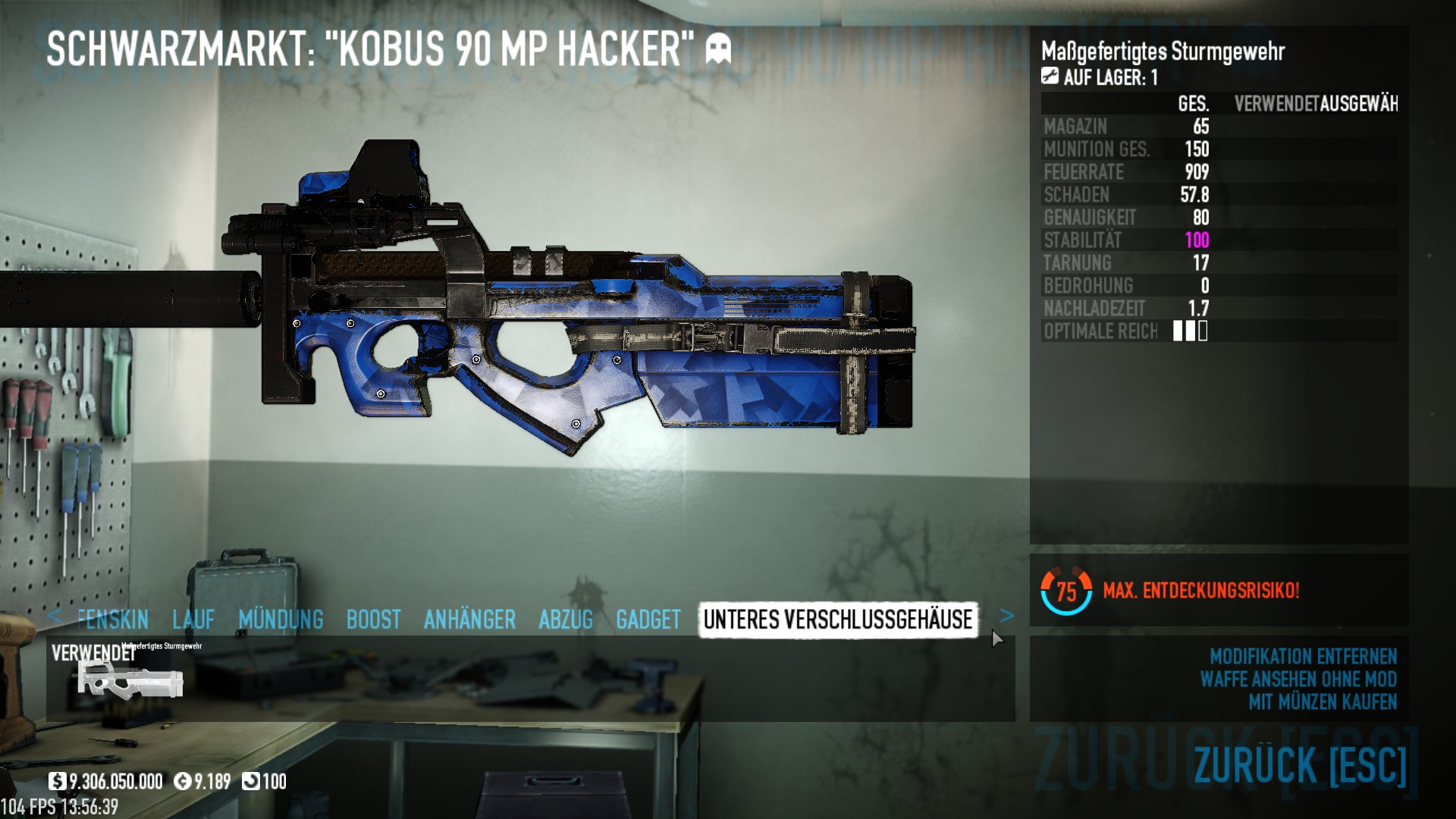The width and height of the screenshot is (1456, 819).
Task: Choose Modifikation Entfernen
Action: point(1303,656)
